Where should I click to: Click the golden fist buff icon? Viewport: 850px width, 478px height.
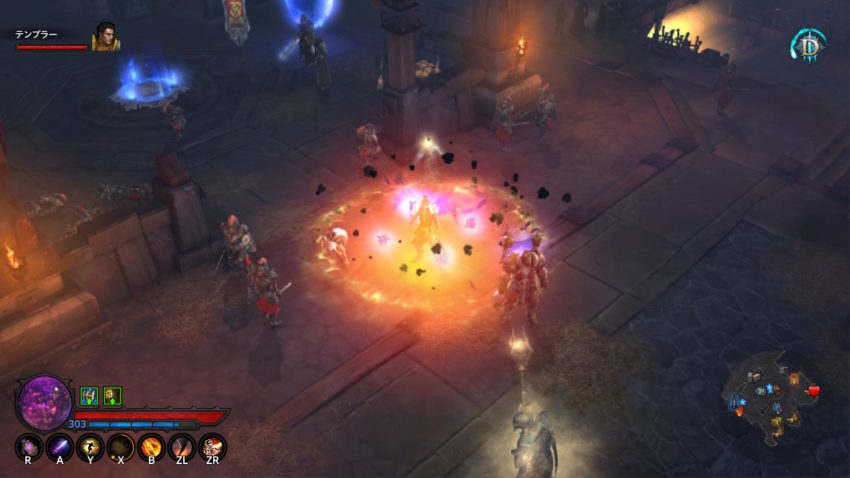[112, 395]
